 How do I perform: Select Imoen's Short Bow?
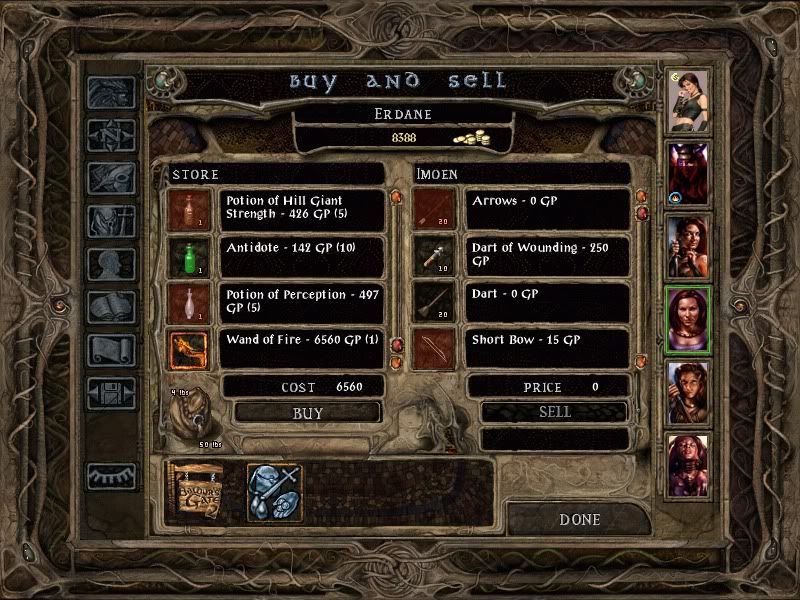pyautogui.click(x=549, y=348)
